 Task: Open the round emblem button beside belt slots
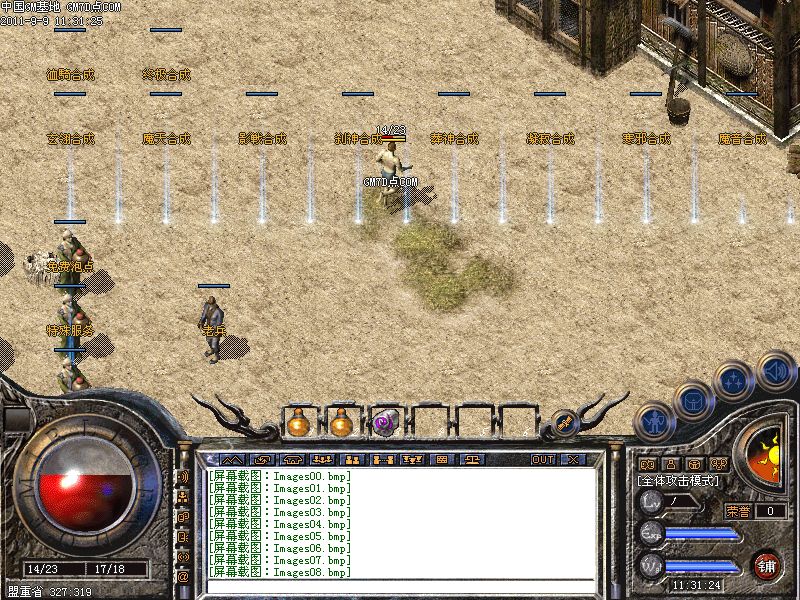[x=563, y=423]
